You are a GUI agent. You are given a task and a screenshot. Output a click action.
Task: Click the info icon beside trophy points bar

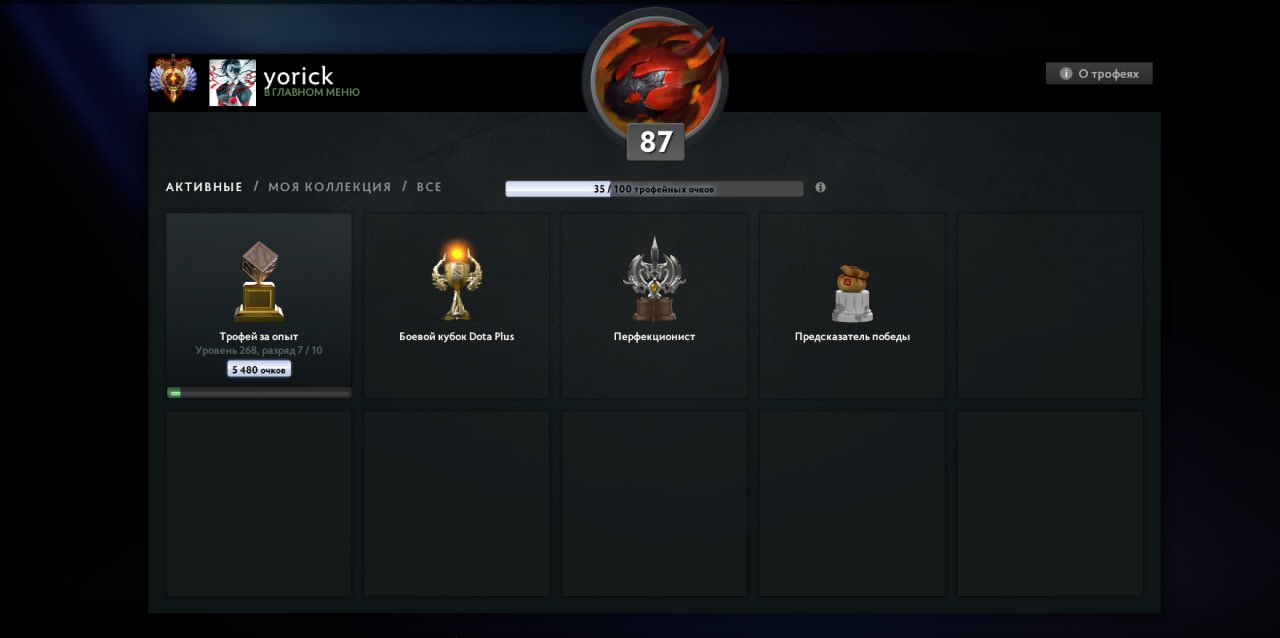pos(820,187)
